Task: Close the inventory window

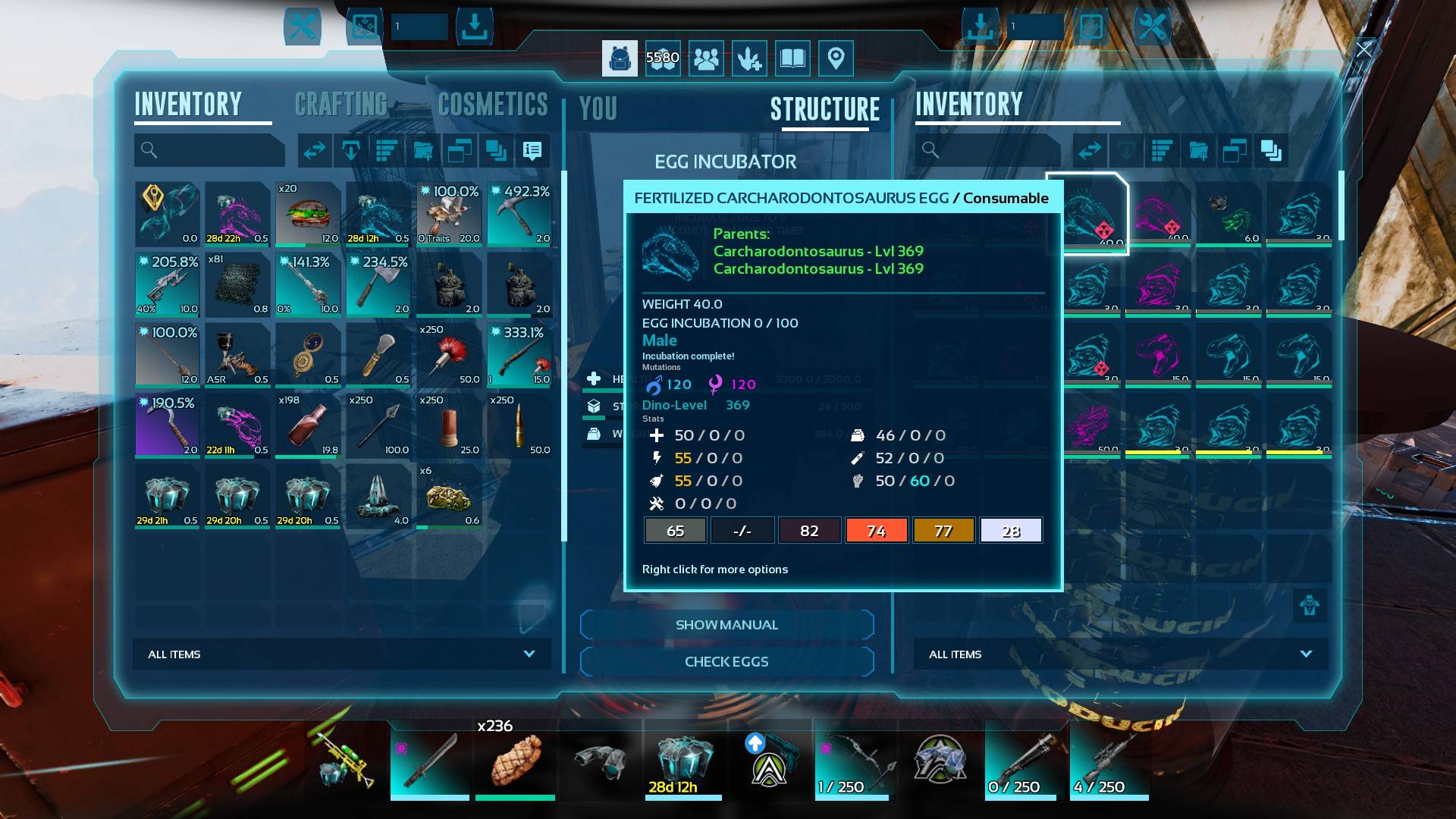Action: point(1364,50)
